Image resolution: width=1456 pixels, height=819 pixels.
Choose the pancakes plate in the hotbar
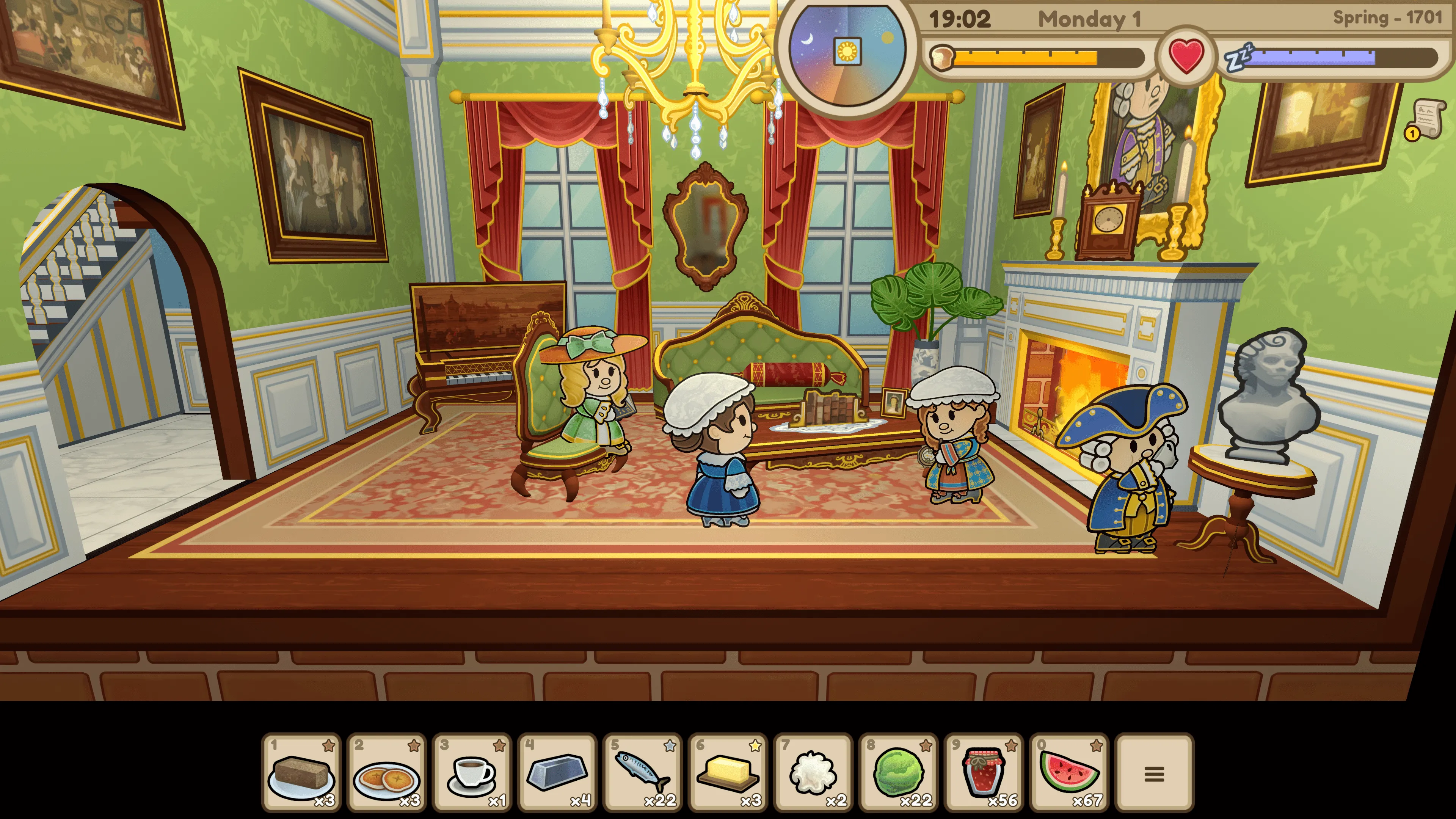pyautogui.click(x=387, y=772)
